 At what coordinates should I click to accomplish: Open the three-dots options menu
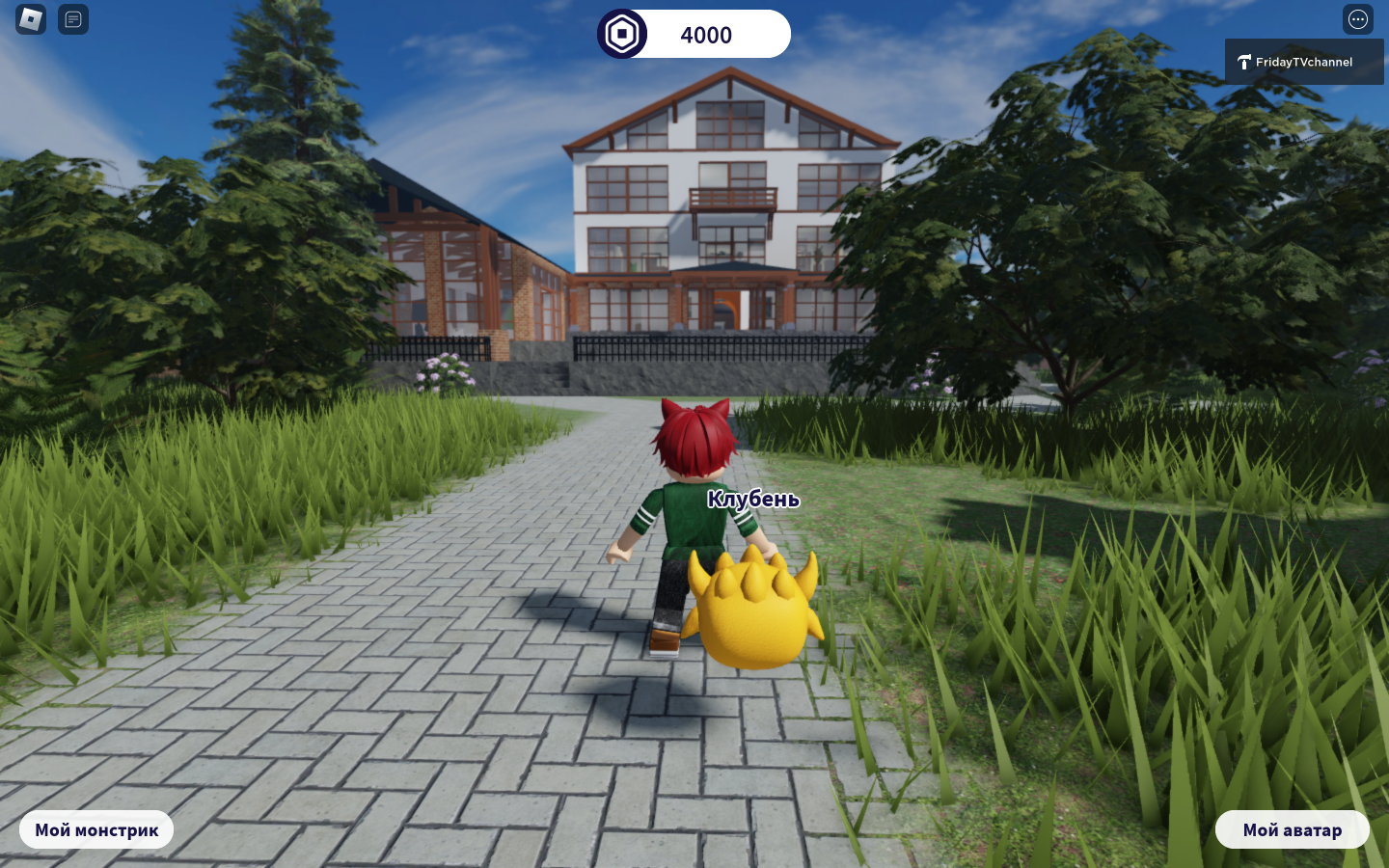tap(1357, 19)
